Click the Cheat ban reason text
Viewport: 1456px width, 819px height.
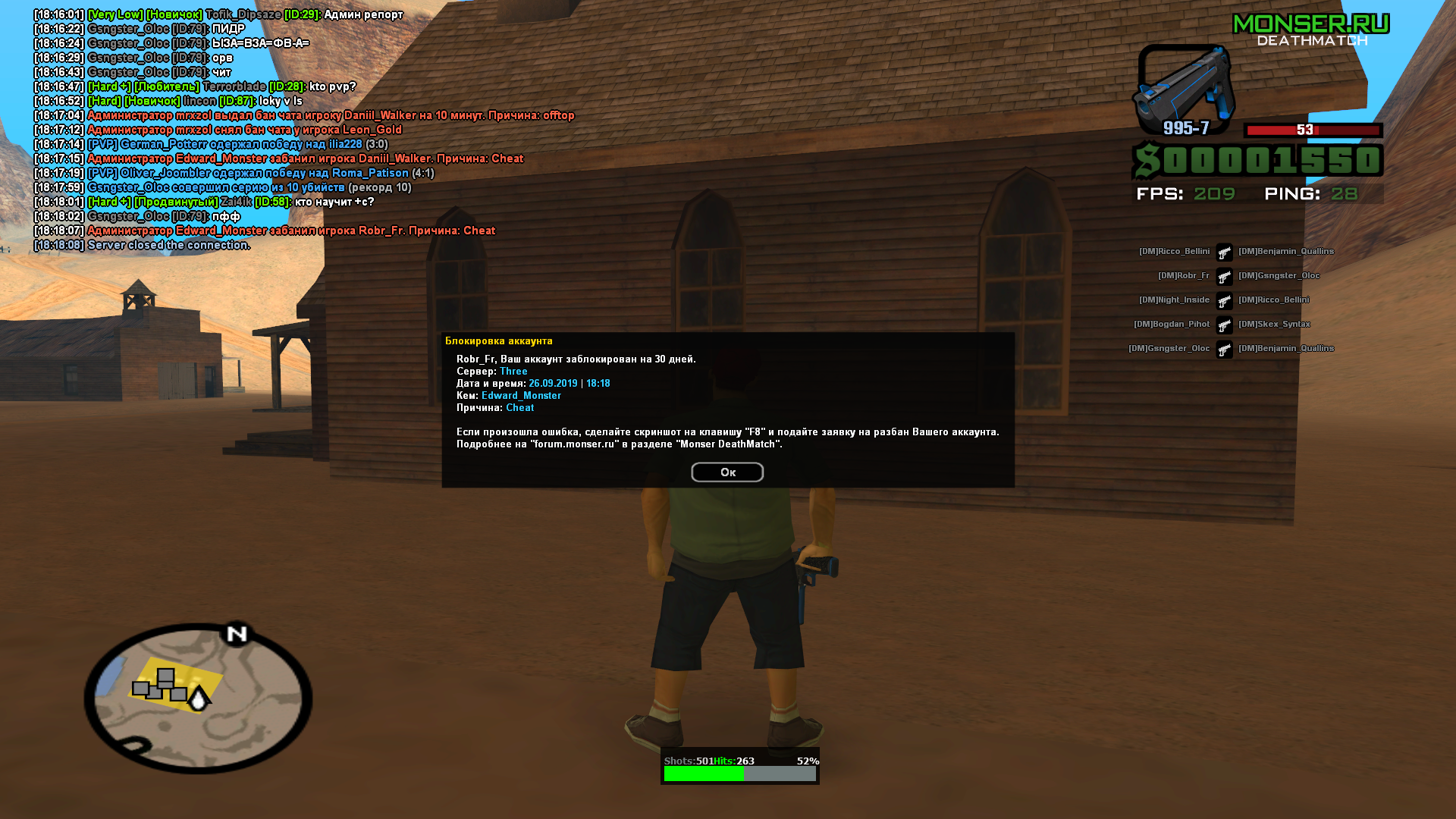coord(520,407)
